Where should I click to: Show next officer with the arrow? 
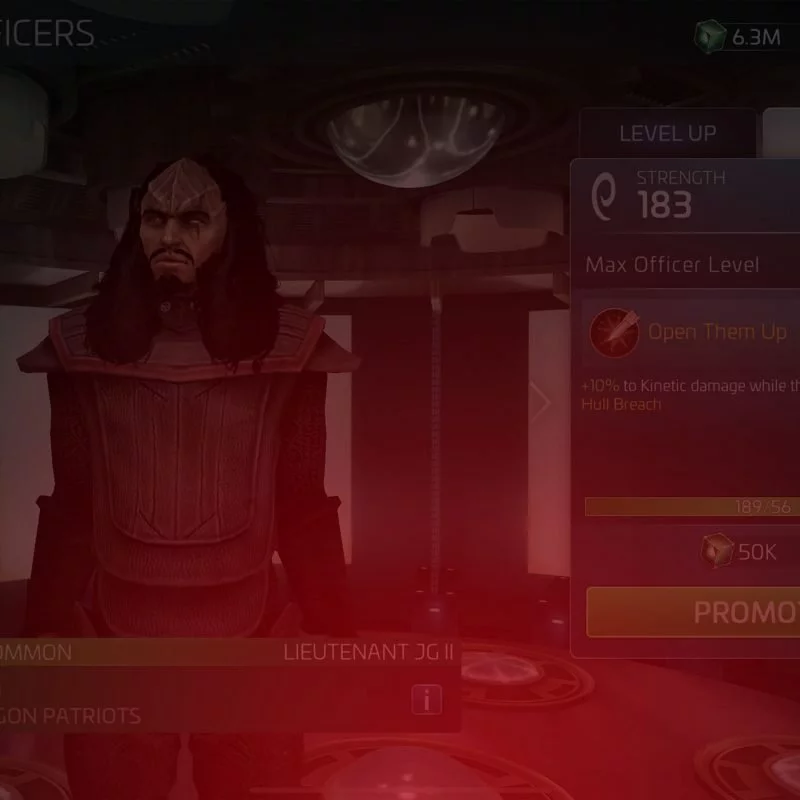(x=541, y=402)
